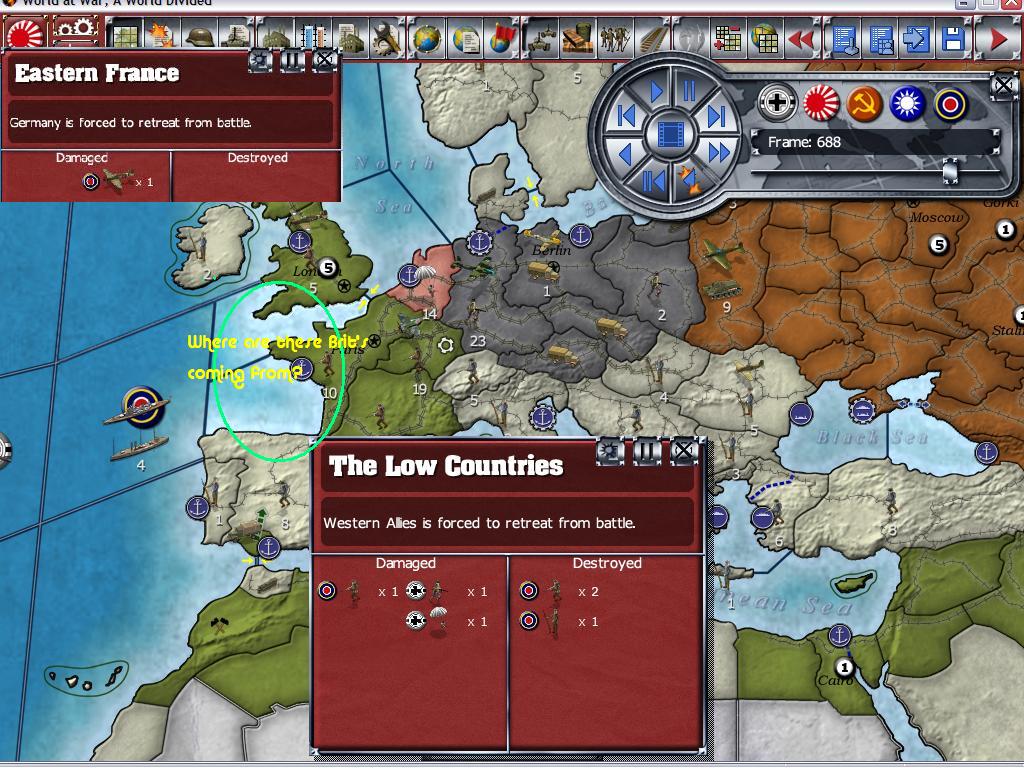Screen dimensions: 1024x768
Task: Select the German iron cross faction icon
Action: point(776,101)
